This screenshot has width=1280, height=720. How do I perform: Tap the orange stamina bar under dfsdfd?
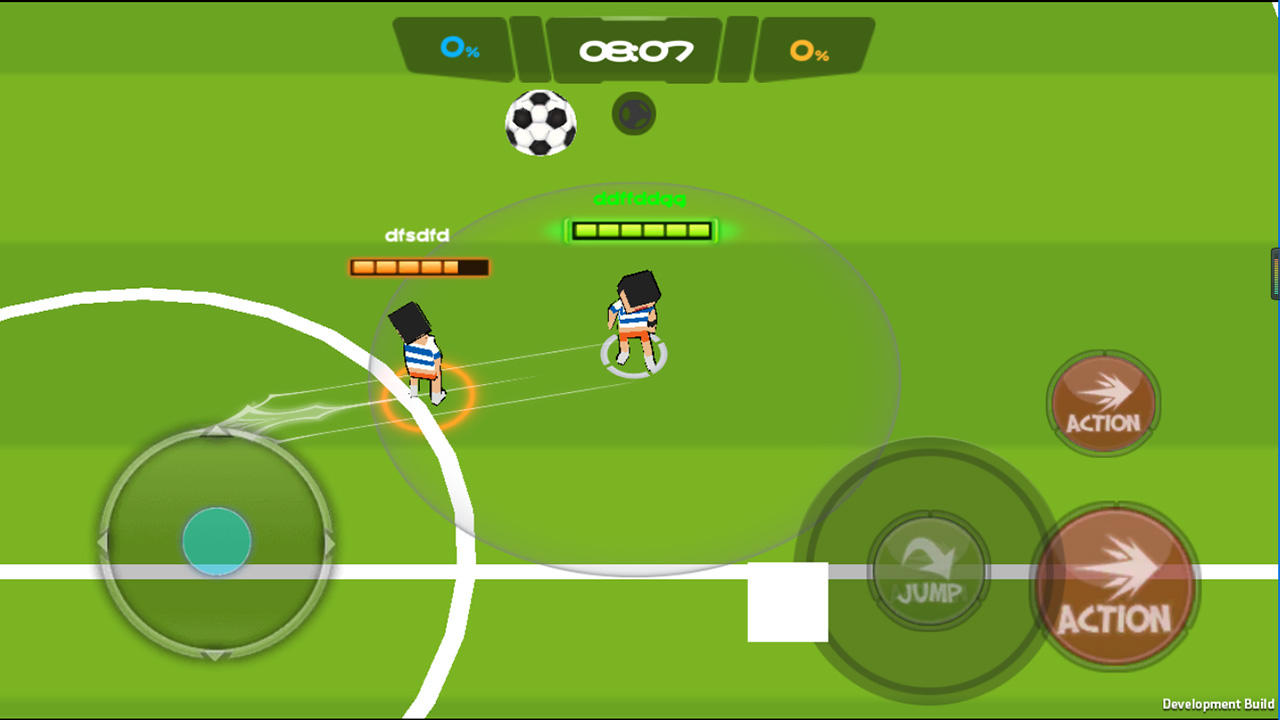(418, 267)
